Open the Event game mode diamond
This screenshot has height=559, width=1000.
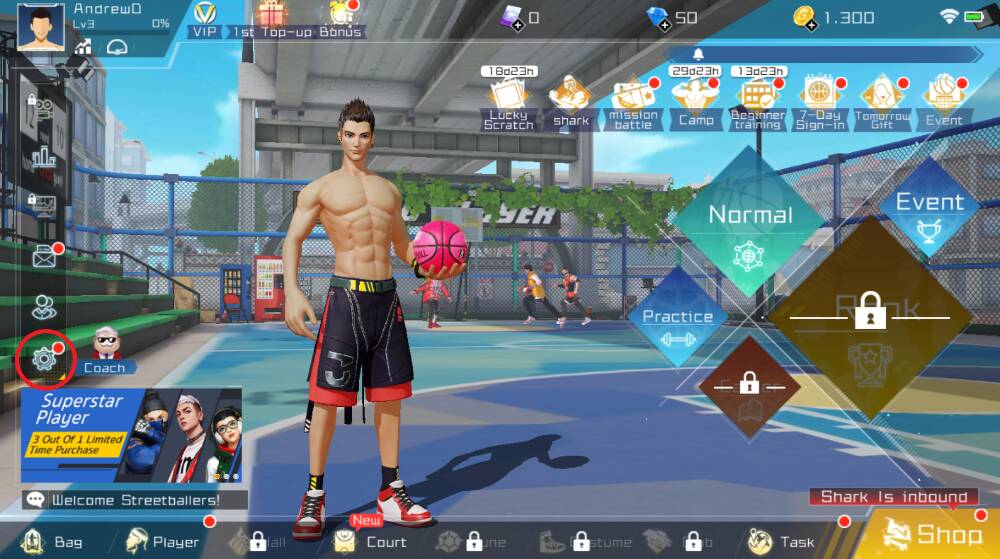click(929, 209)
